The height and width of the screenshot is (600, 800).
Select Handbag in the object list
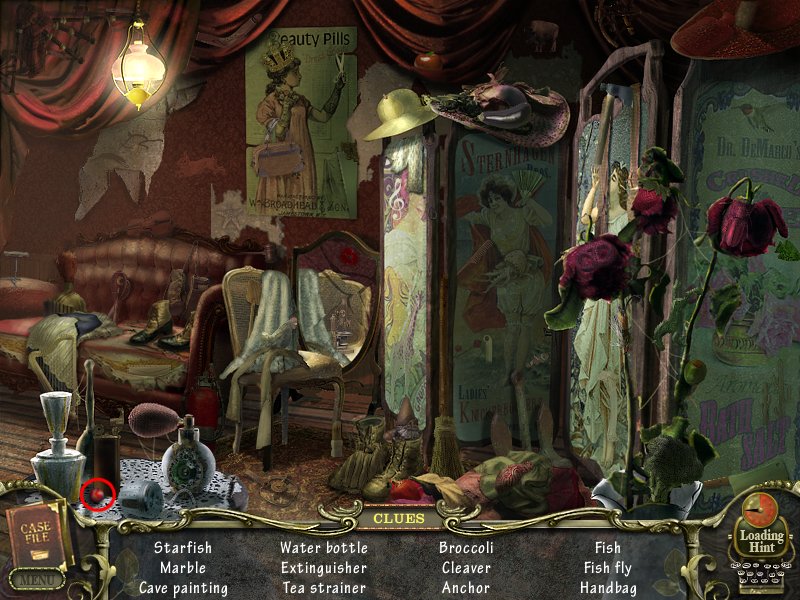608,588
